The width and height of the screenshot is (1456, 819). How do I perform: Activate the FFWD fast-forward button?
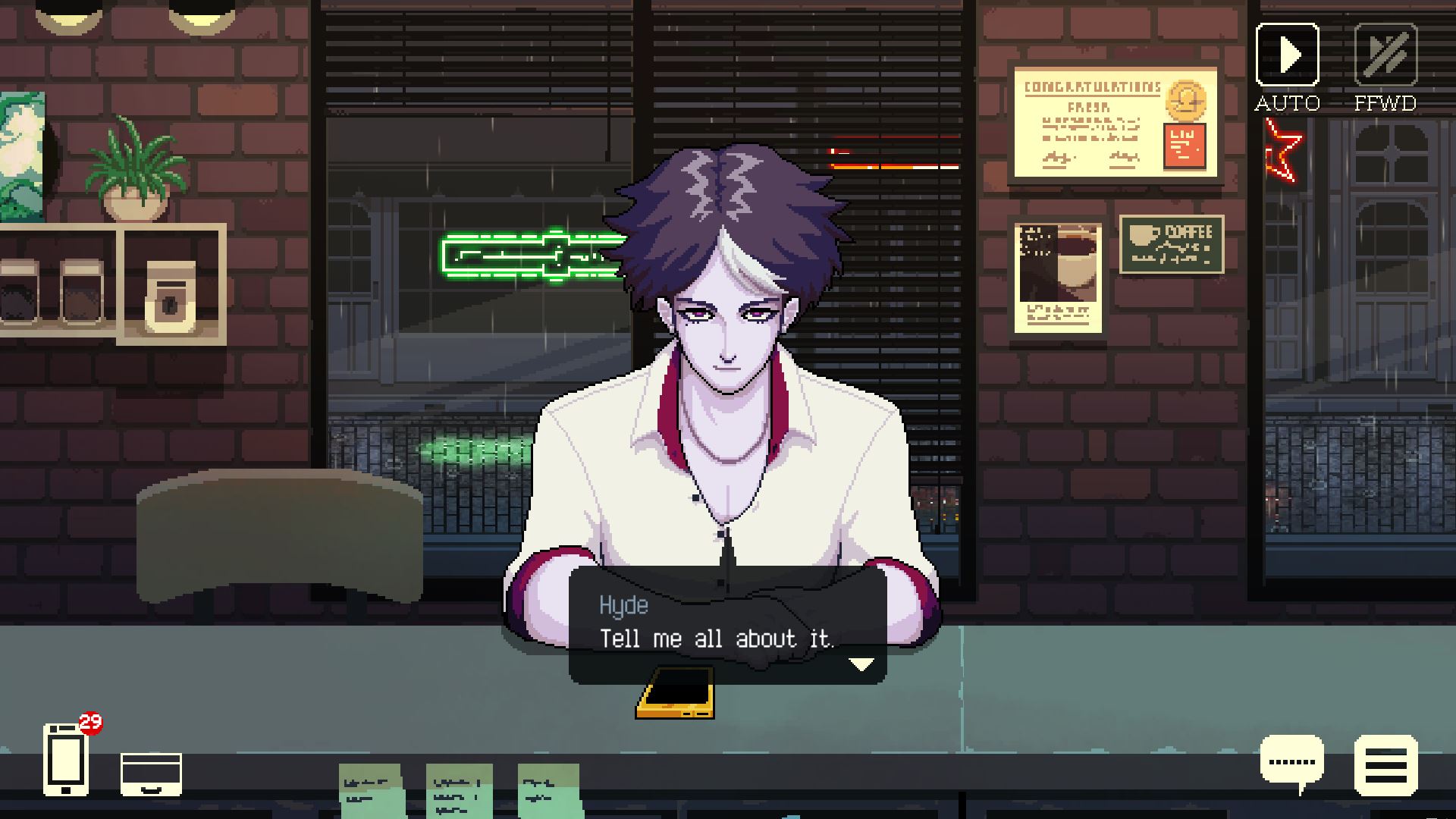coord(1385,55)
